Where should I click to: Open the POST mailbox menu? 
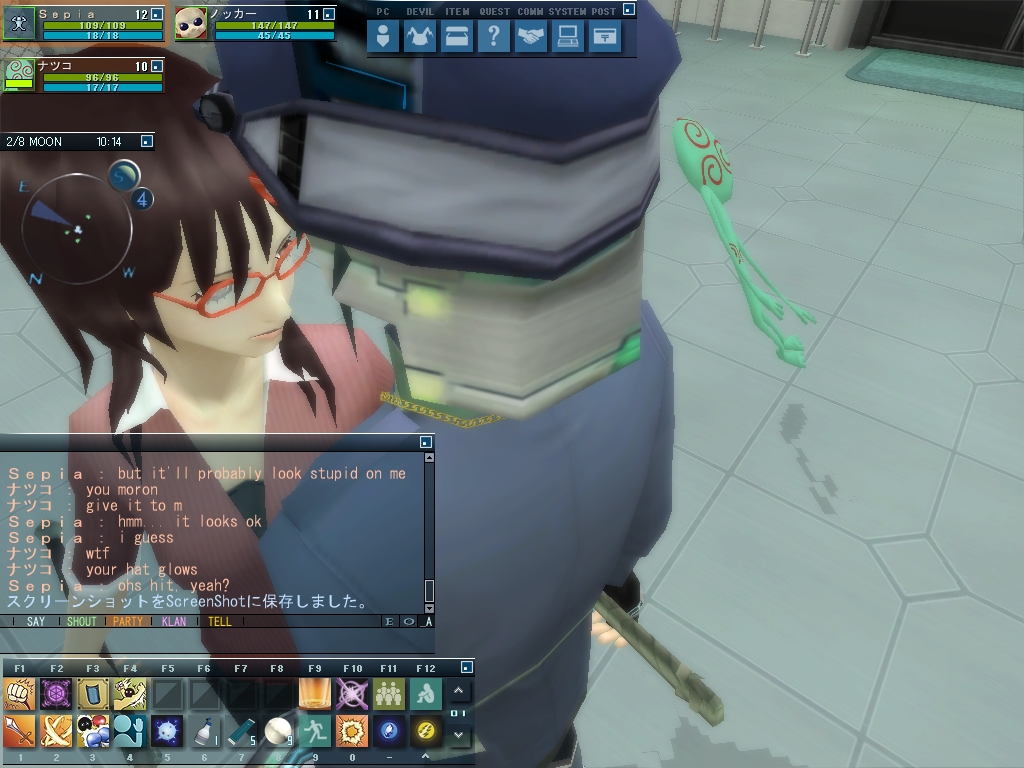point(605,37)
